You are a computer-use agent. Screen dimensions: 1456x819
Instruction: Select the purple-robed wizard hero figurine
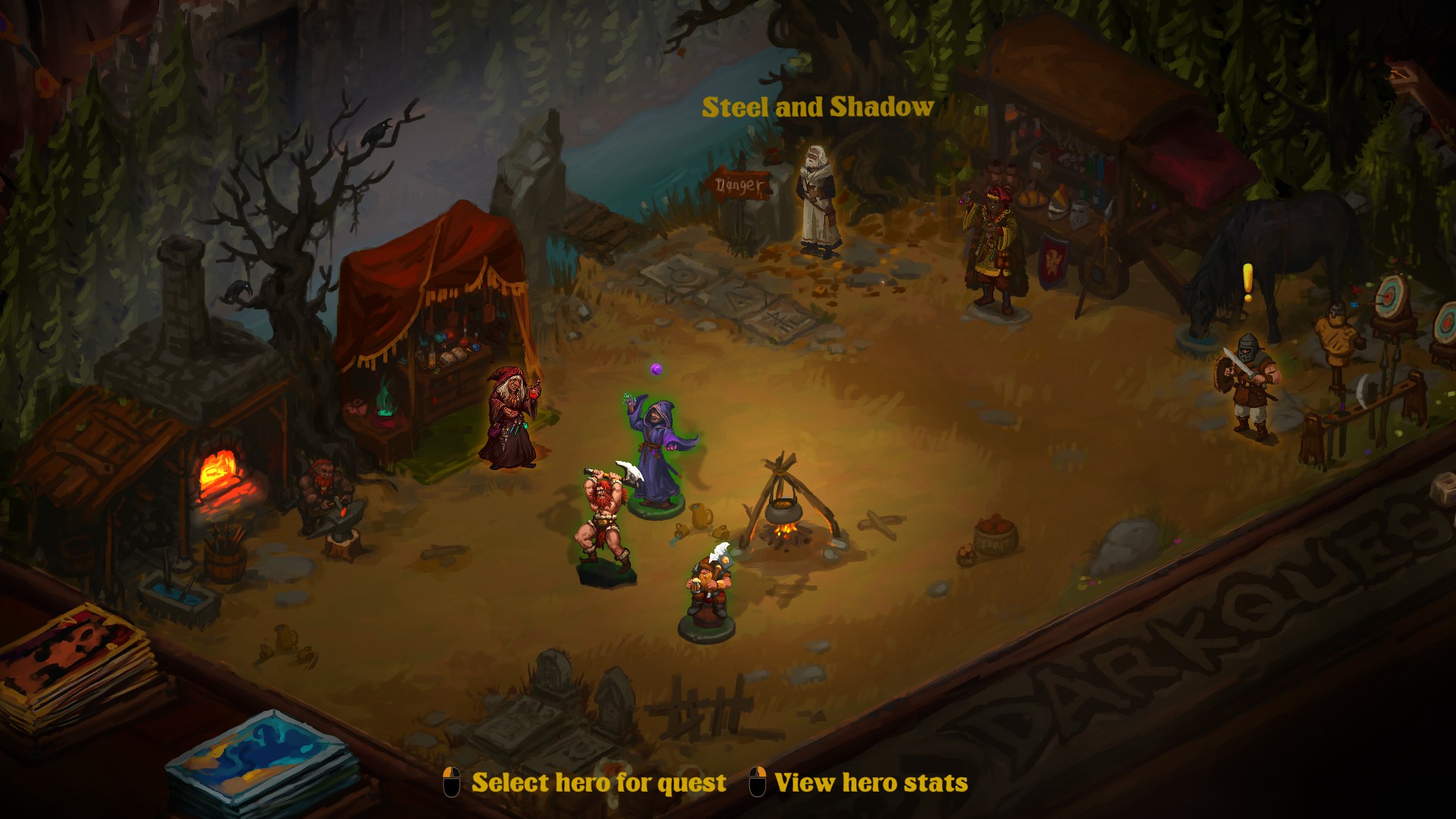pos(655,455)
